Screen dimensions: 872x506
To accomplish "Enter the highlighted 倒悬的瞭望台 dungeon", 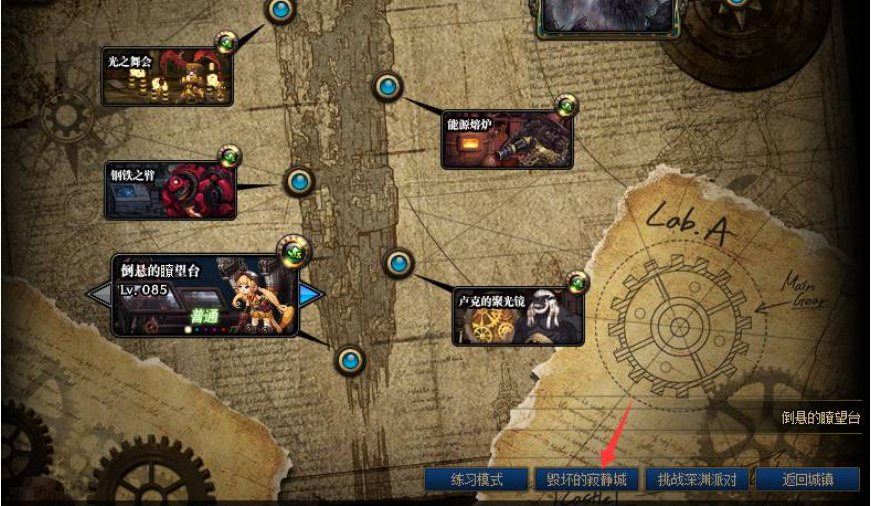I will click(205, 296).
